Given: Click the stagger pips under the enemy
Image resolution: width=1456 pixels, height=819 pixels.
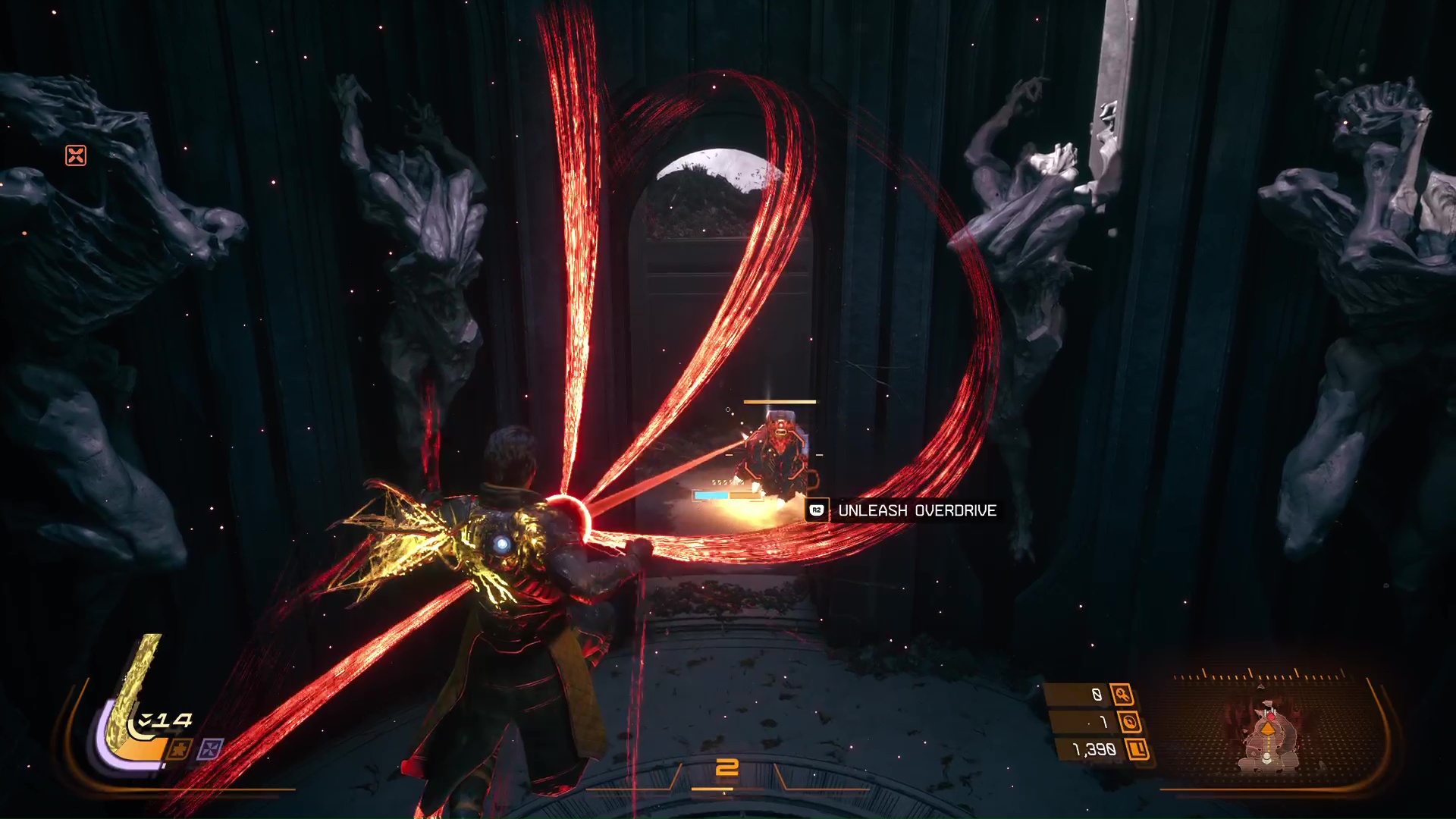Looking at the screenshot, I should point(726,482).
